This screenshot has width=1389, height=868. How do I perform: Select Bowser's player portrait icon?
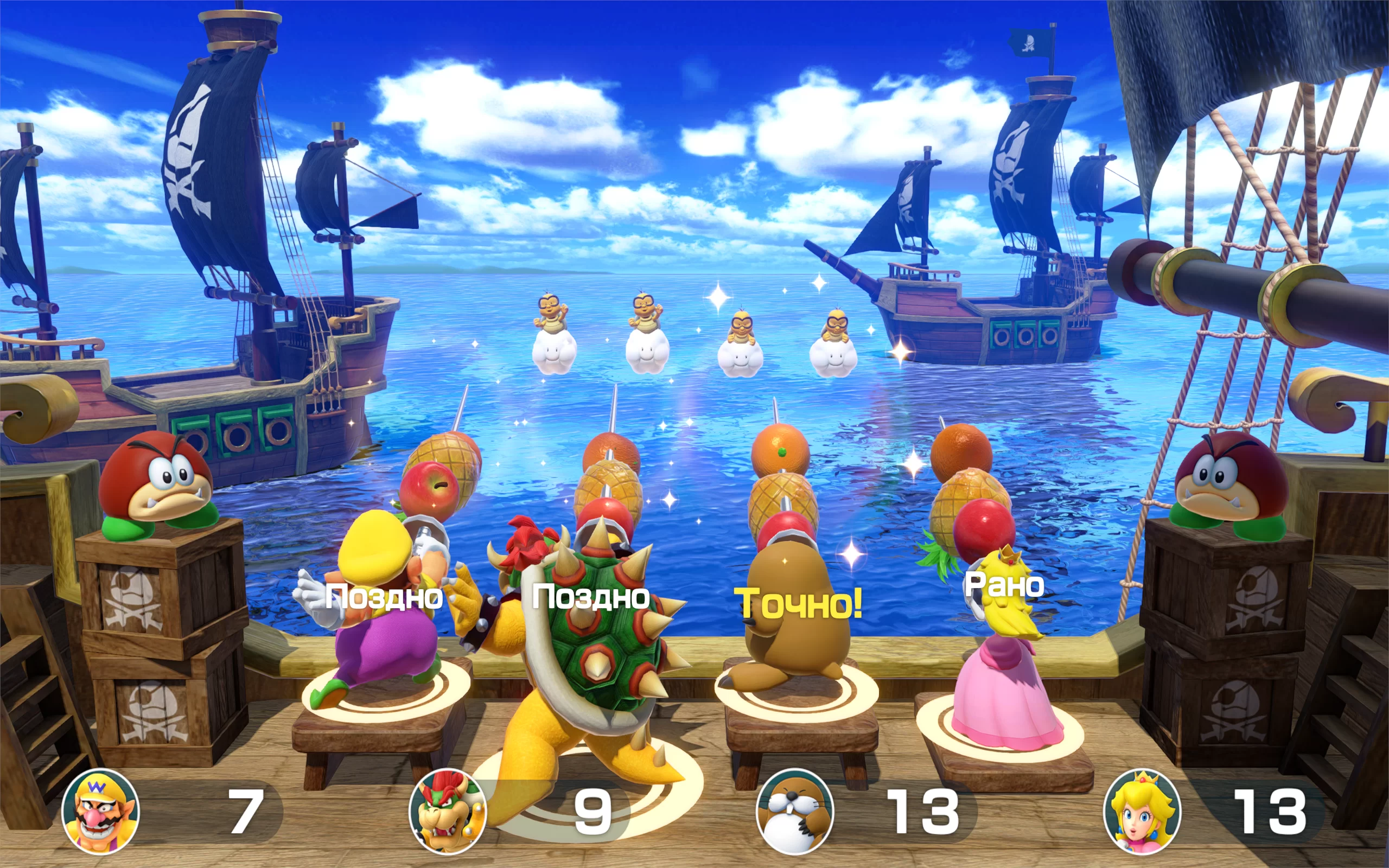coord(448,812)
